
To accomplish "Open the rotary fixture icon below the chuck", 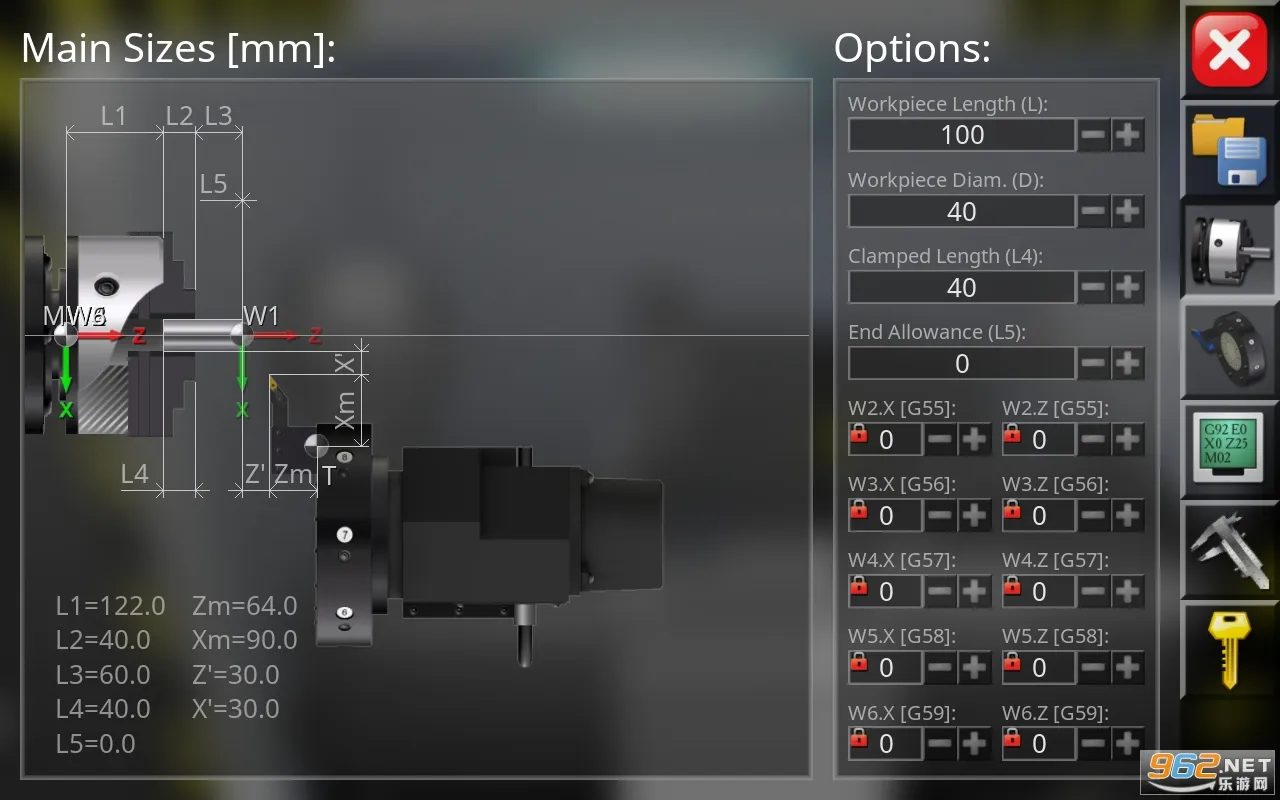I will (1229, 350).
